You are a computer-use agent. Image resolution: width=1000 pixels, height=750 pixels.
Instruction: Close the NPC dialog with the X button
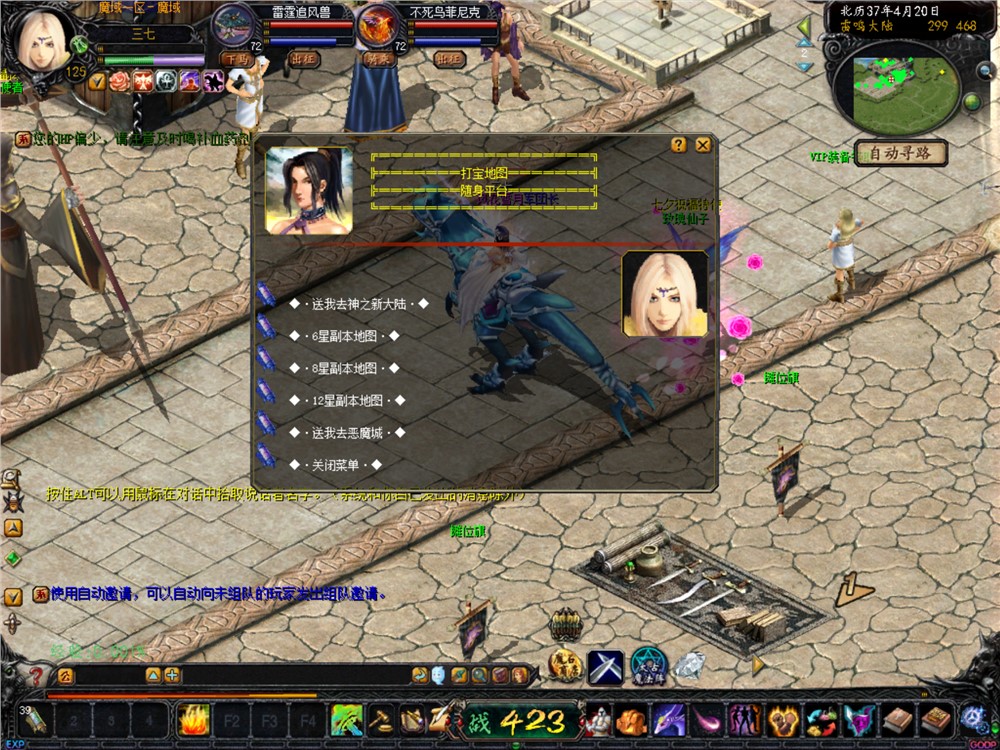(x=703, y=145)
